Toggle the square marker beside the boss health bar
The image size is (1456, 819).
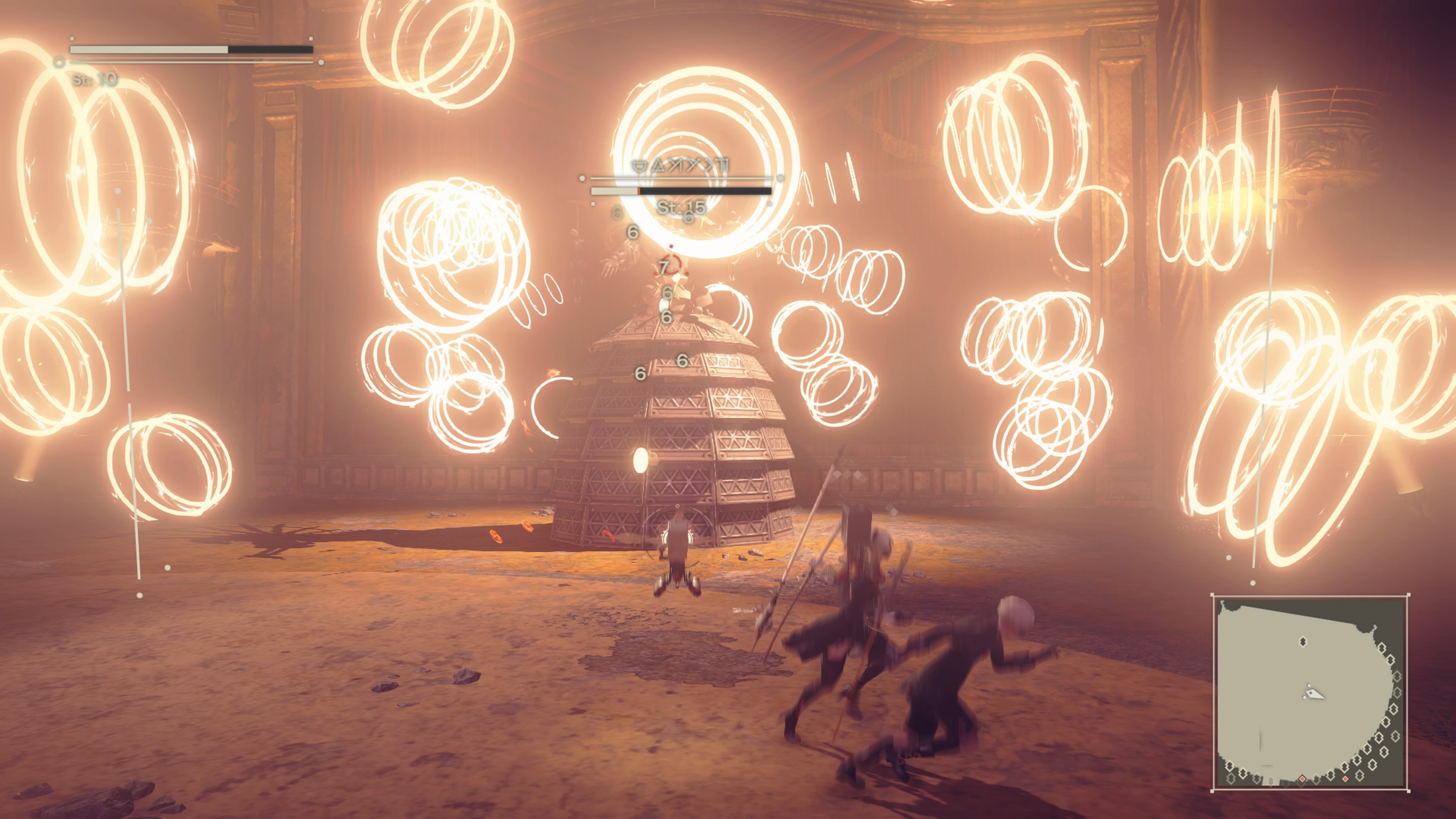click(x=593, y=204)
